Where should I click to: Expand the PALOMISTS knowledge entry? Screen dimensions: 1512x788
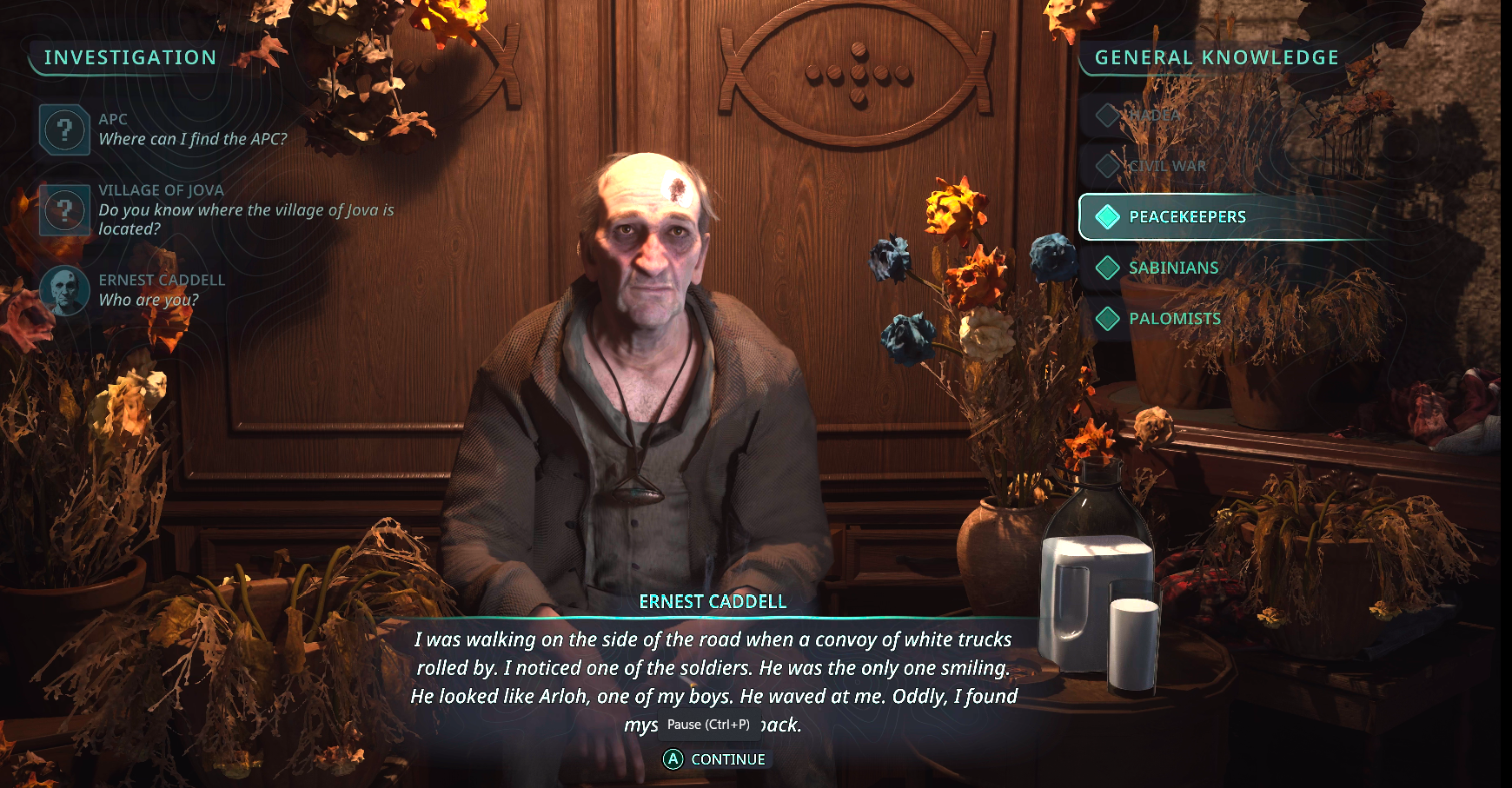pyautogui.click(x=1175, y=319)
